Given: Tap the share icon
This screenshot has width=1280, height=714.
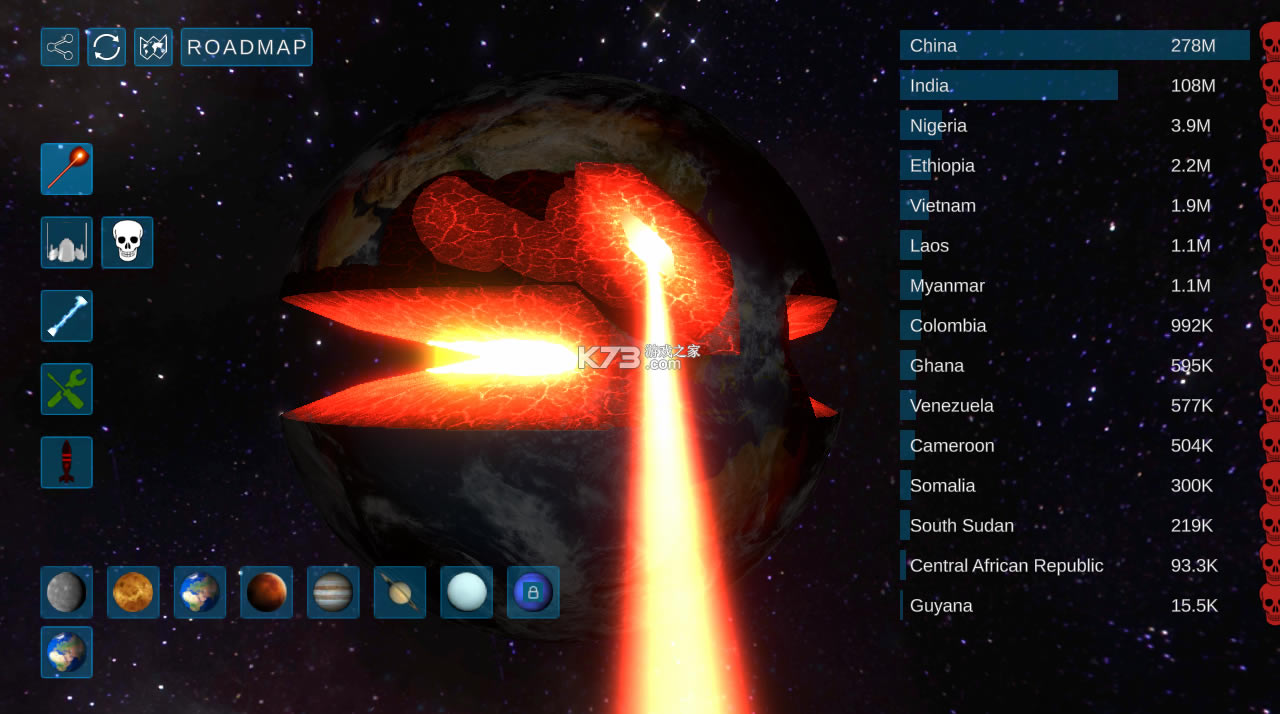Looking at the screenshot, I should (60, 47).
